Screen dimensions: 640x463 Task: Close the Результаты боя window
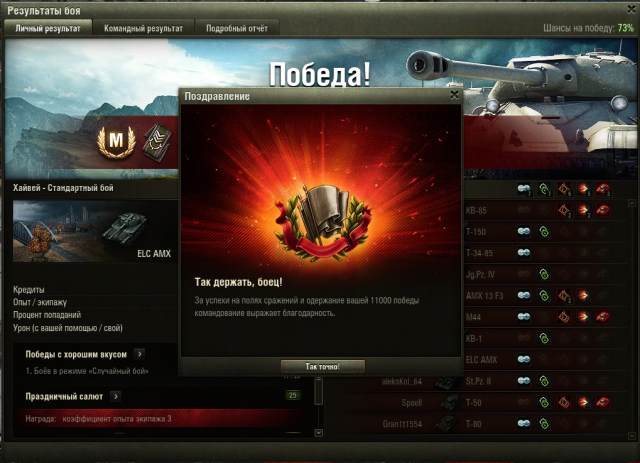[629, 8]
